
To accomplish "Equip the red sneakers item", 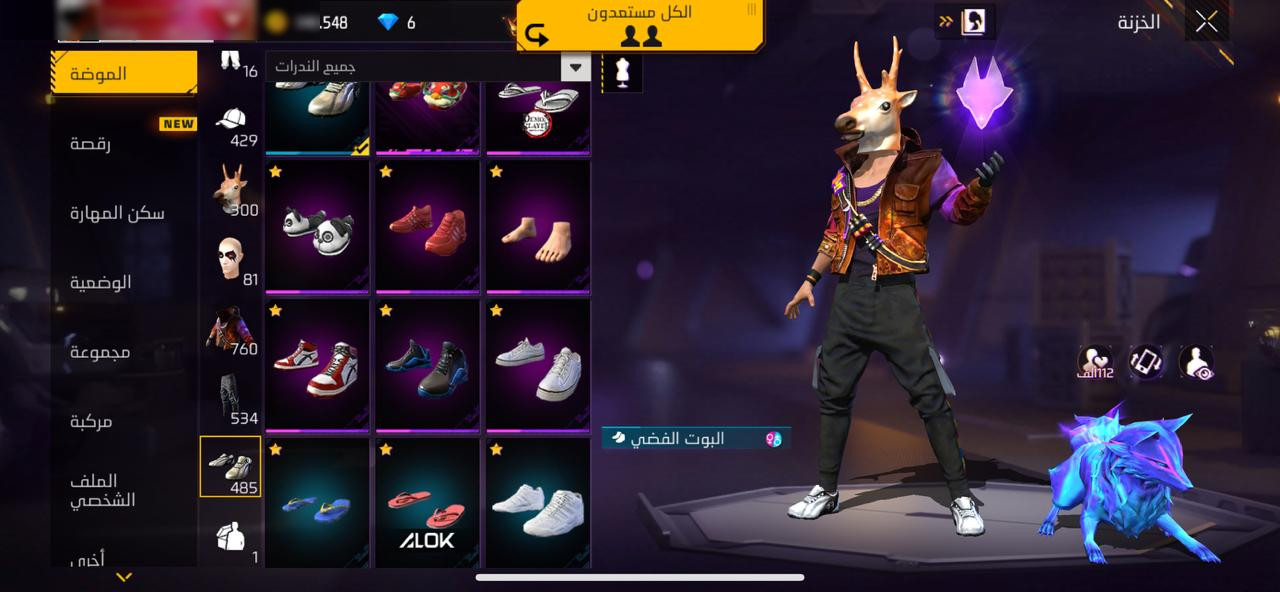I will click(428, 226).
